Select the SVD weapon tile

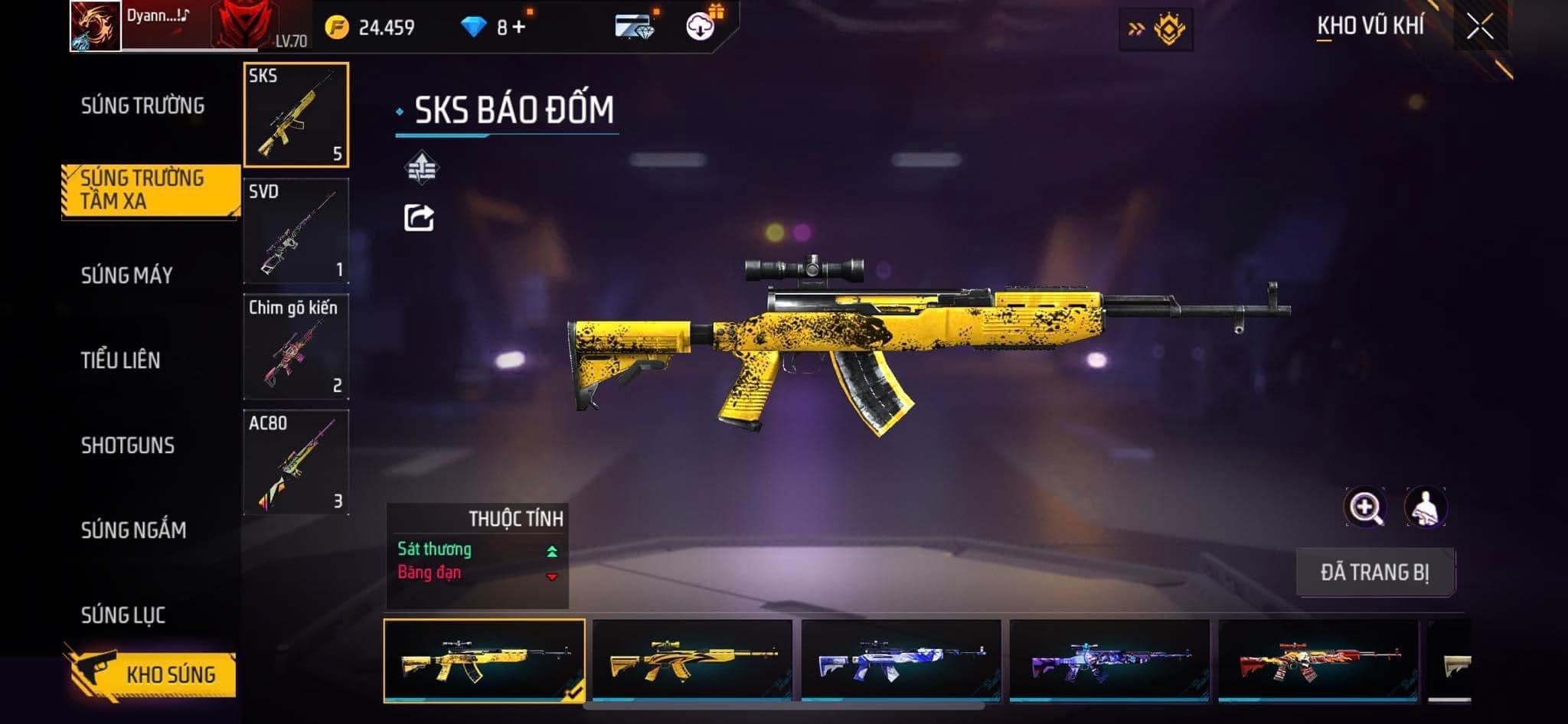[296, 230]
